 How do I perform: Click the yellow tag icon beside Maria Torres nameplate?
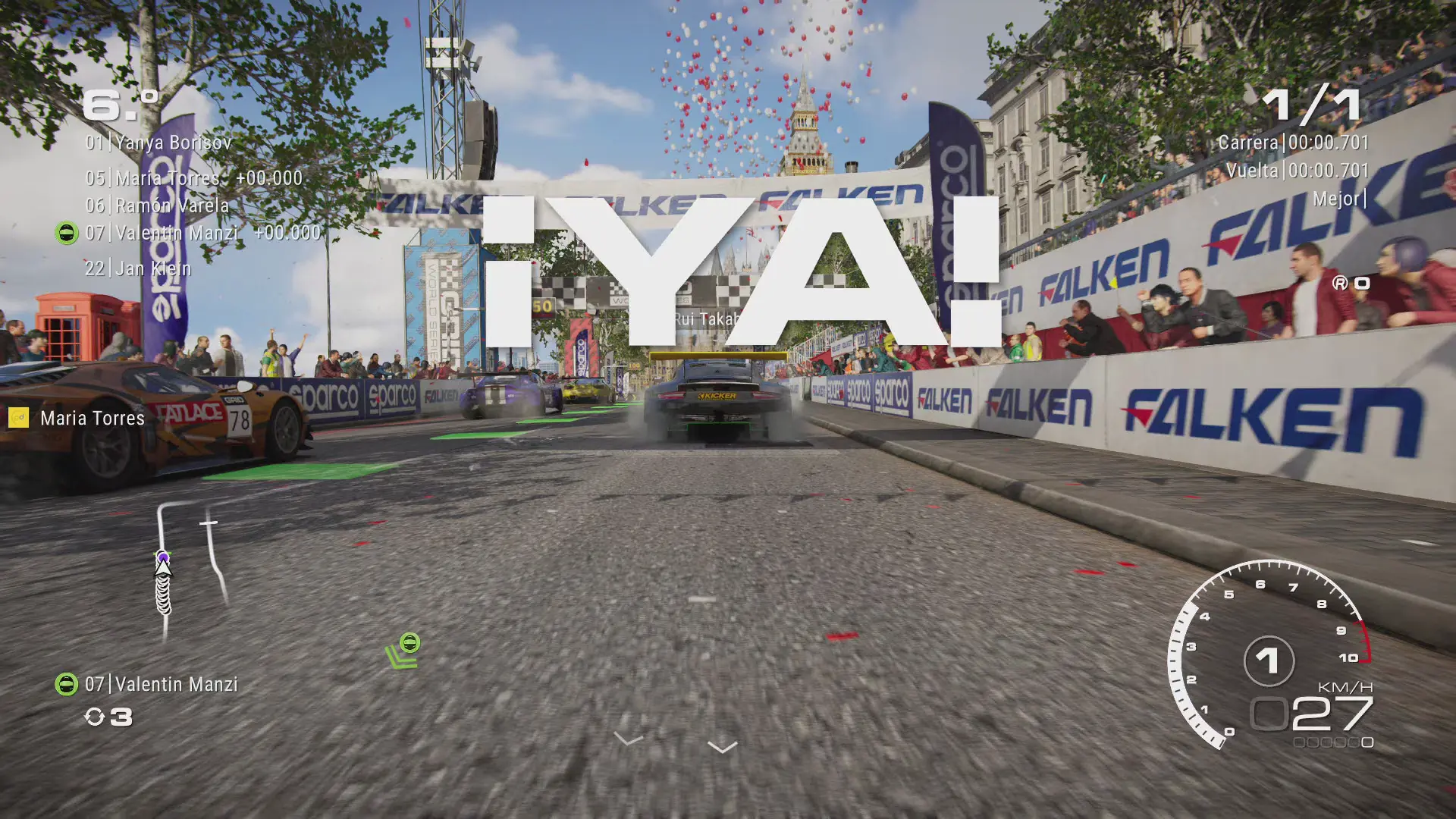click(18, 418)
